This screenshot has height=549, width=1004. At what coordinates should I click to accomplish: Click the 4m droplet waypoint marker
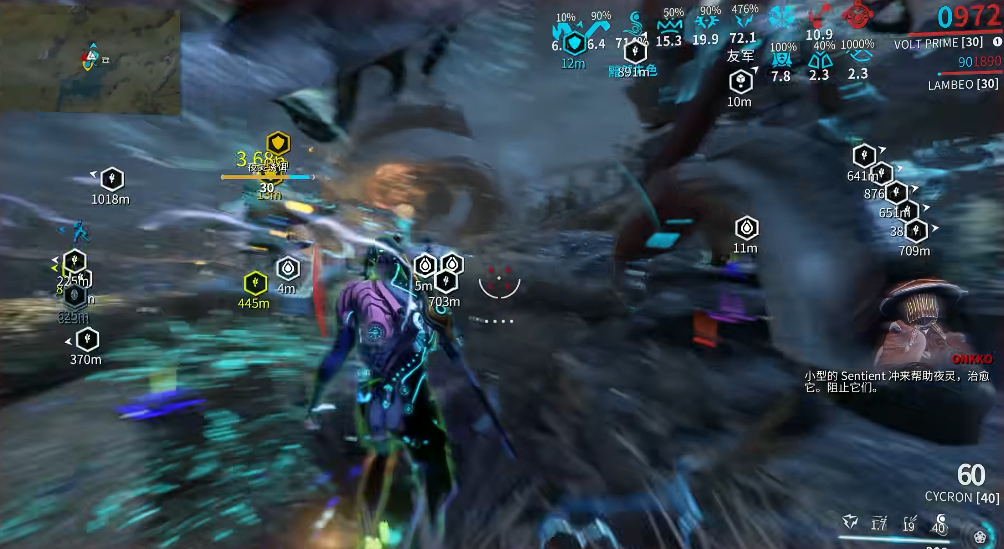288,268
